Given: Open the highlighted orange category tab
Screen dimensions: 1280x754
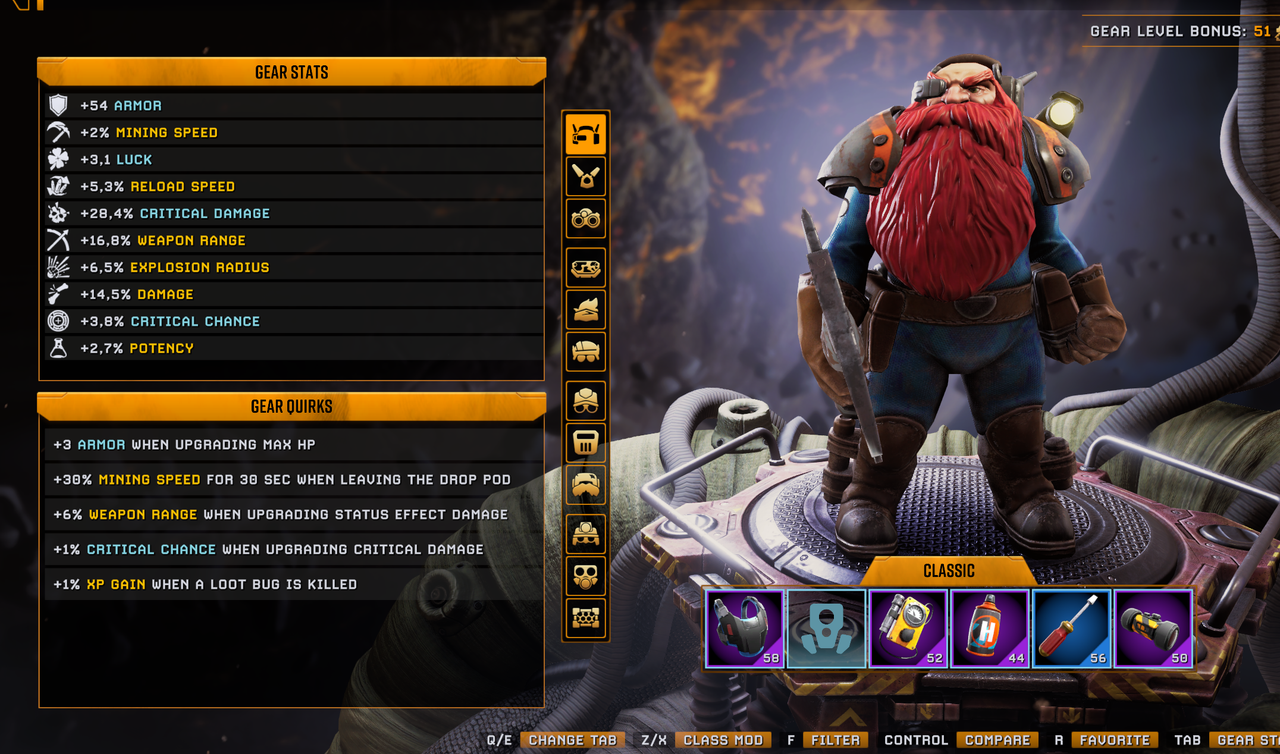Looking at the screenshot, I should click(x=586, y=133).
